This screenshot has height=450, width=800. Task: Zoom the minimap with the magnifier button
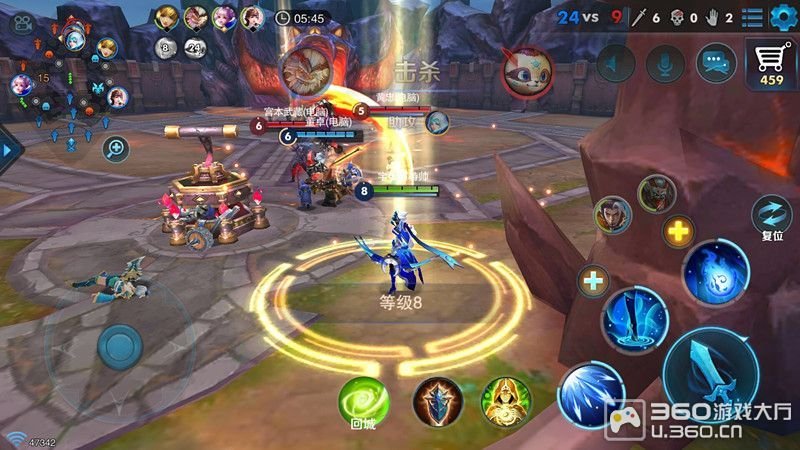[x=116, y=150]
